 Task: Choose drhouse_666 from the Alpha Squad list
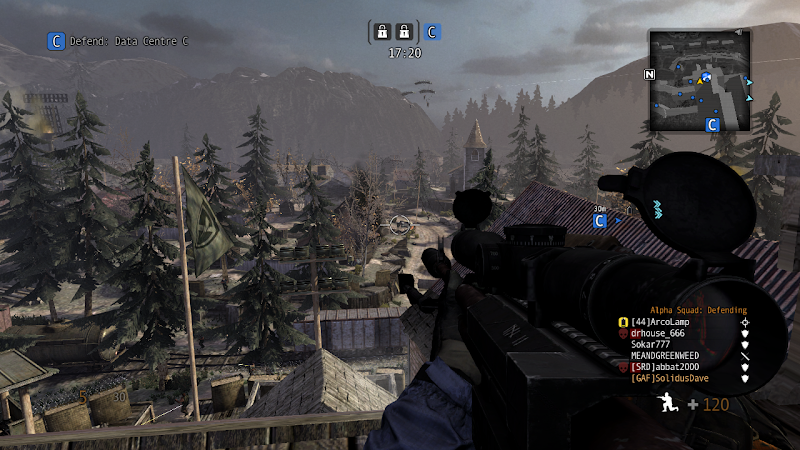pos(661,333)
